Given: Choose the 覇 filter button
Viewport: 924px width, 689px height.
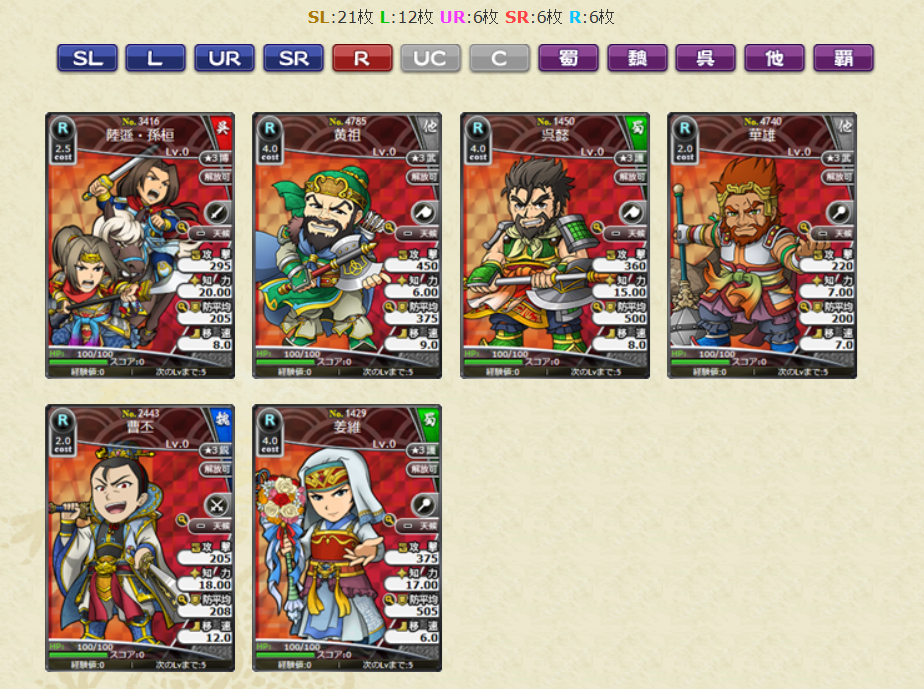Looking at the screenshot, I should point(843,58).
